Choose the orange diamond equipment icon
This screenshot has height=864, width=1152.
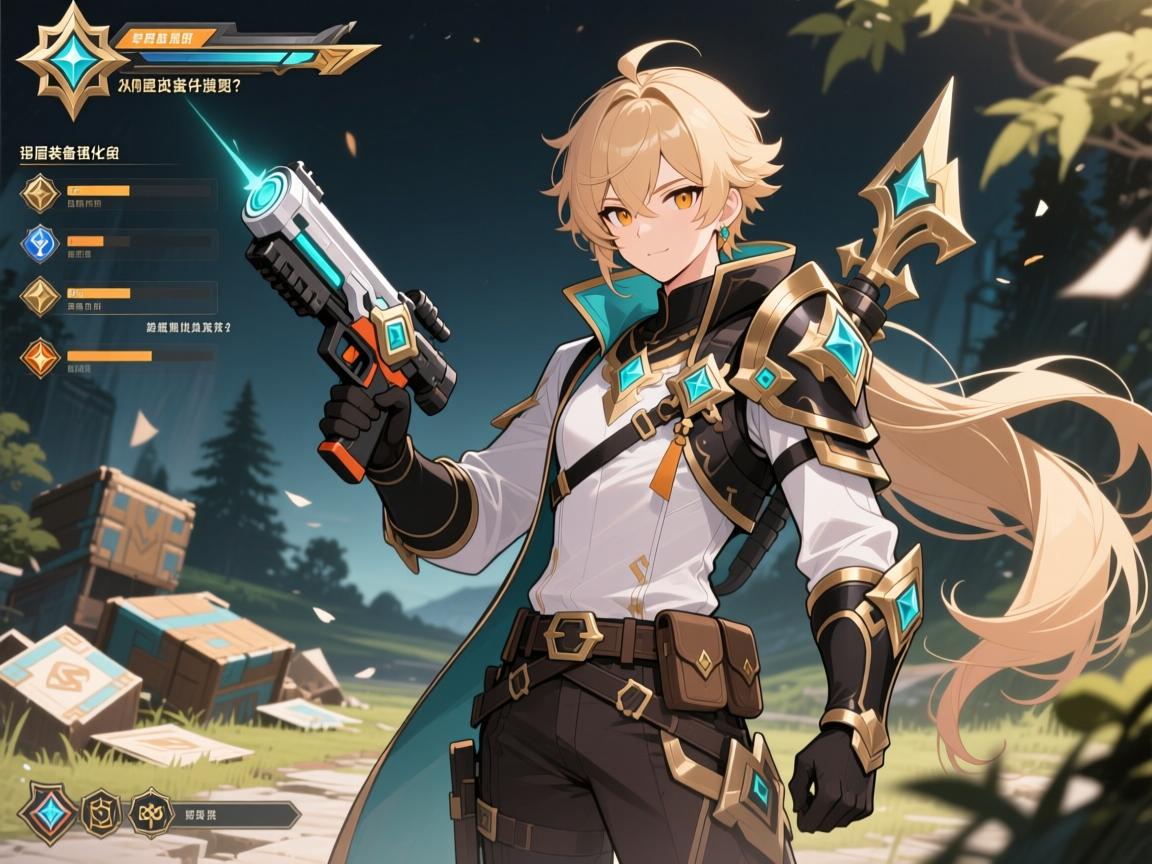point(41,356)
